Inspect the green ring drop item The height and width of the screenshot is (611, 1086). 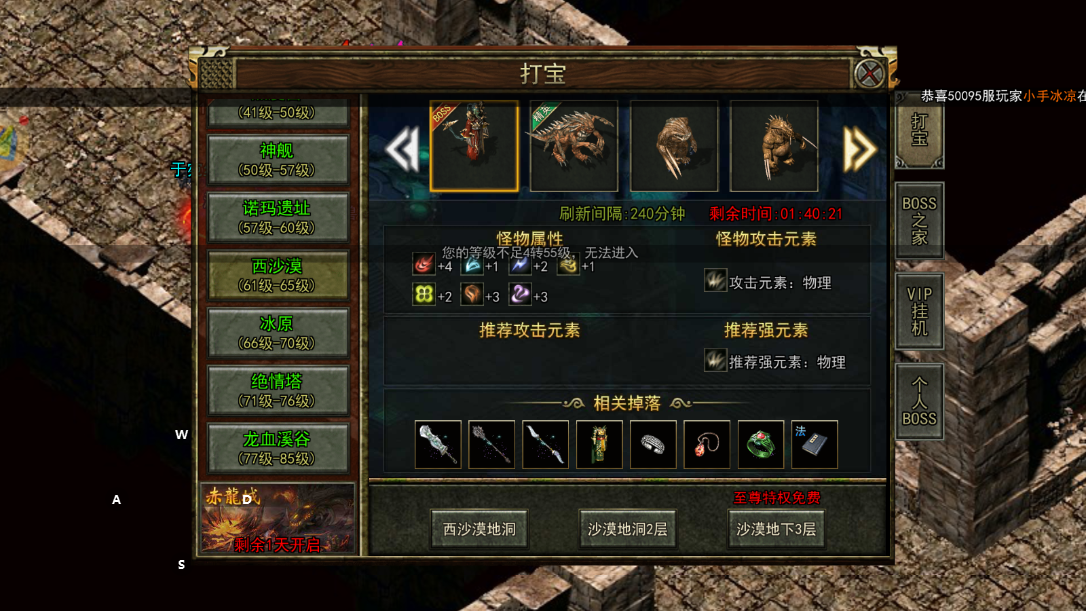[x=760, y=445]
